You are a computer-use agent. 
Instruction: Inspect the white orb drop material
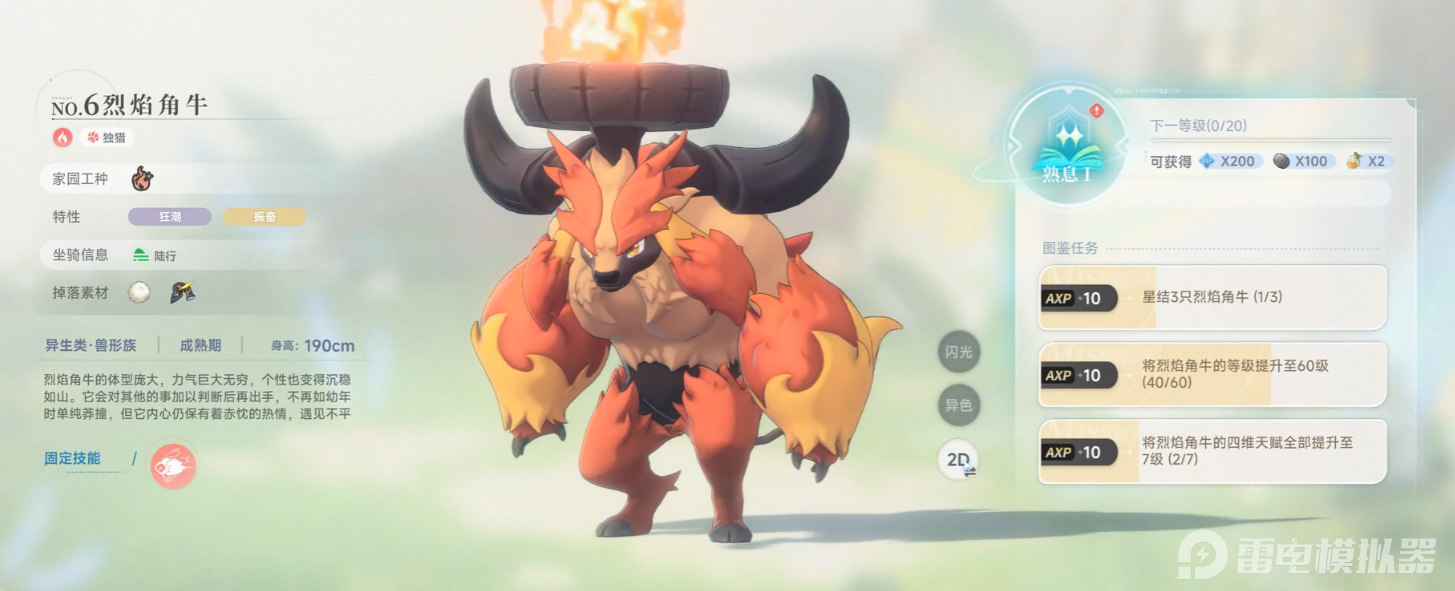(140, 292)
